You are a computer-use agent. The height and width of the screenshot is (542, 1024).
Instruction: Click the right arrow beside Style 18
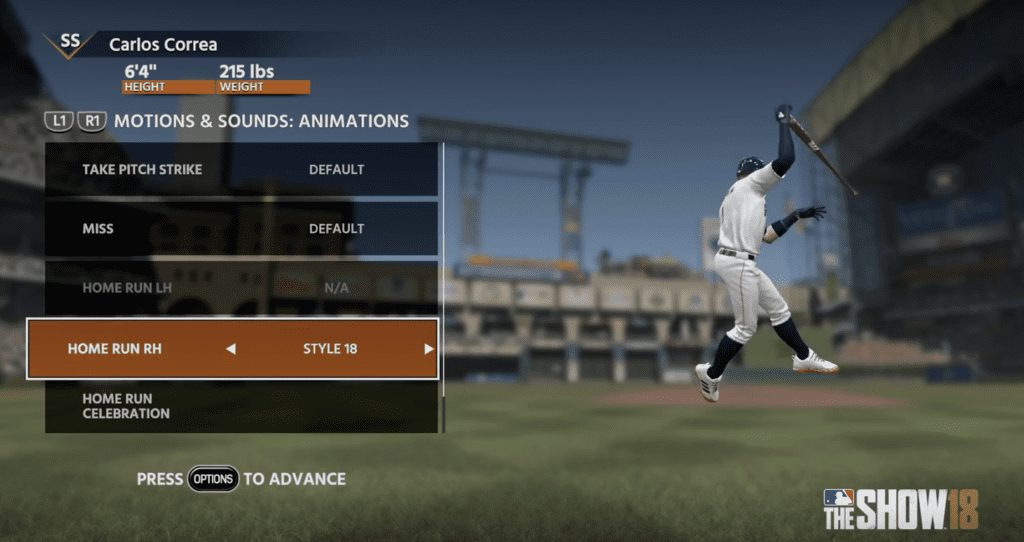[428, 349]
